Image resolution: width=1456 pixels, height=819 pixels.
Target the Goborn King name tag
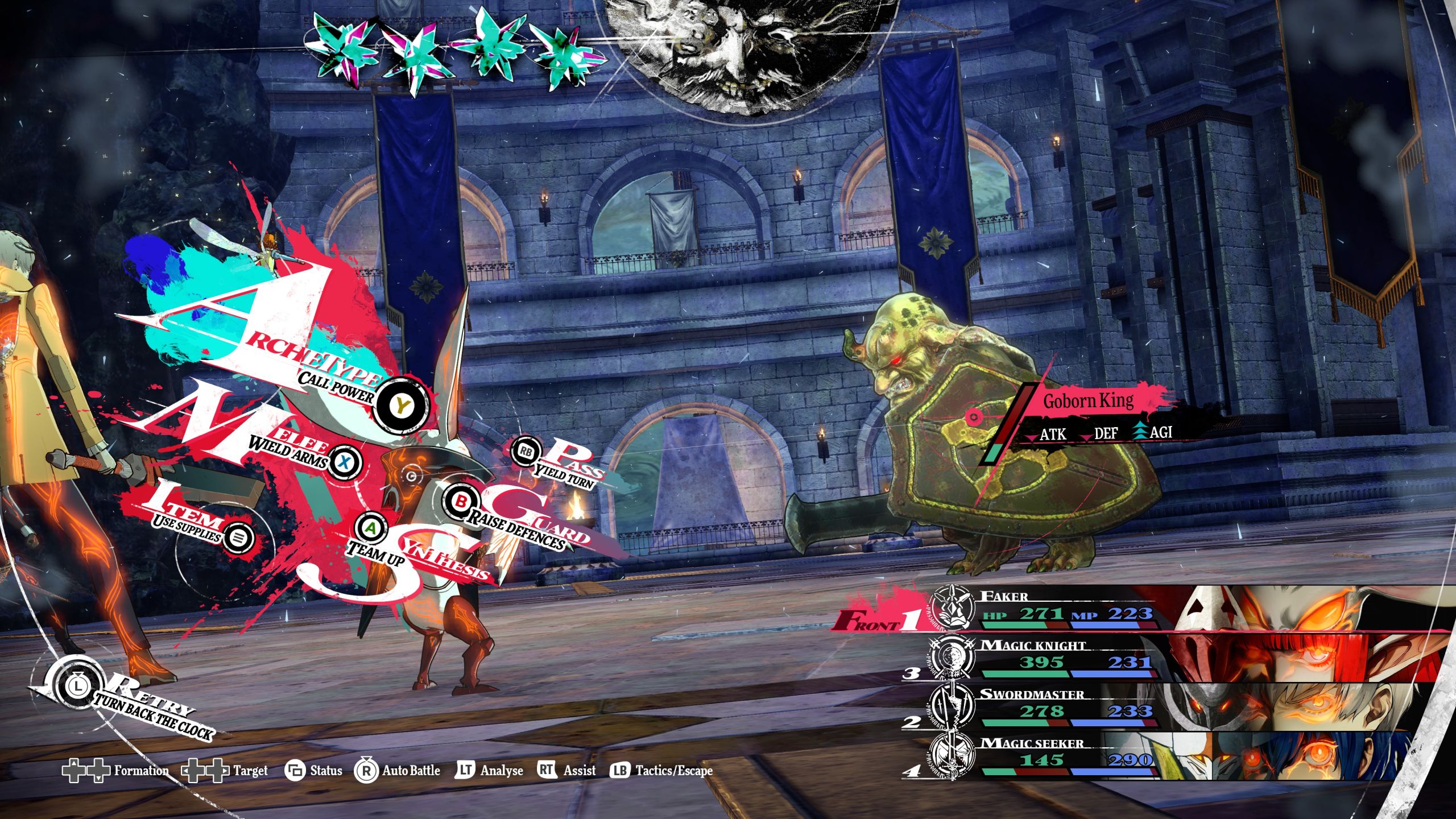1087,402
